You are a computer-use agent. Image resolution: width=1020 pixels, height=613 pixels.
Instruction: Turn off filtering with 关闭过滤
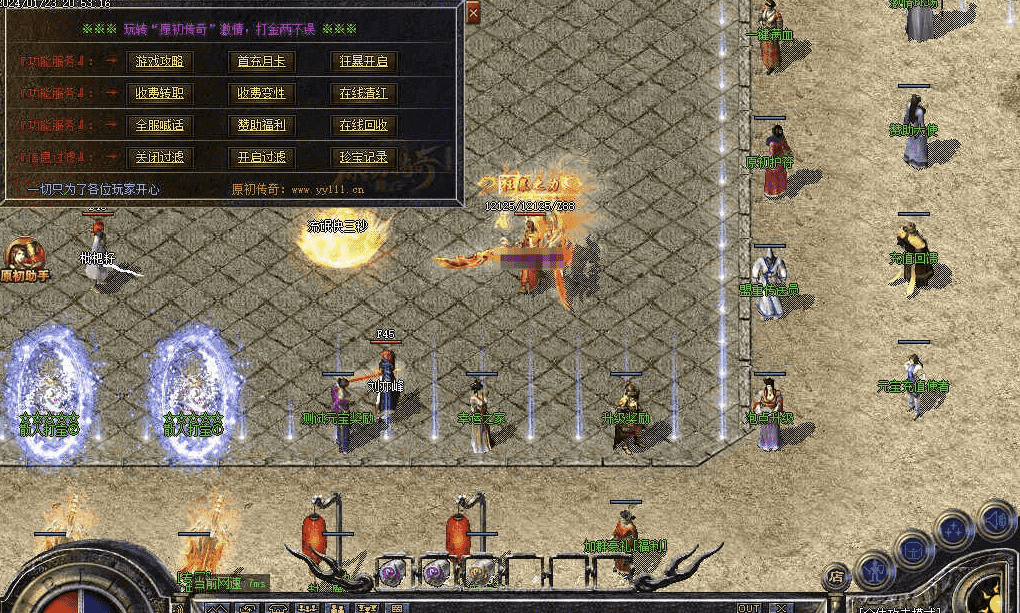[160, 157]
